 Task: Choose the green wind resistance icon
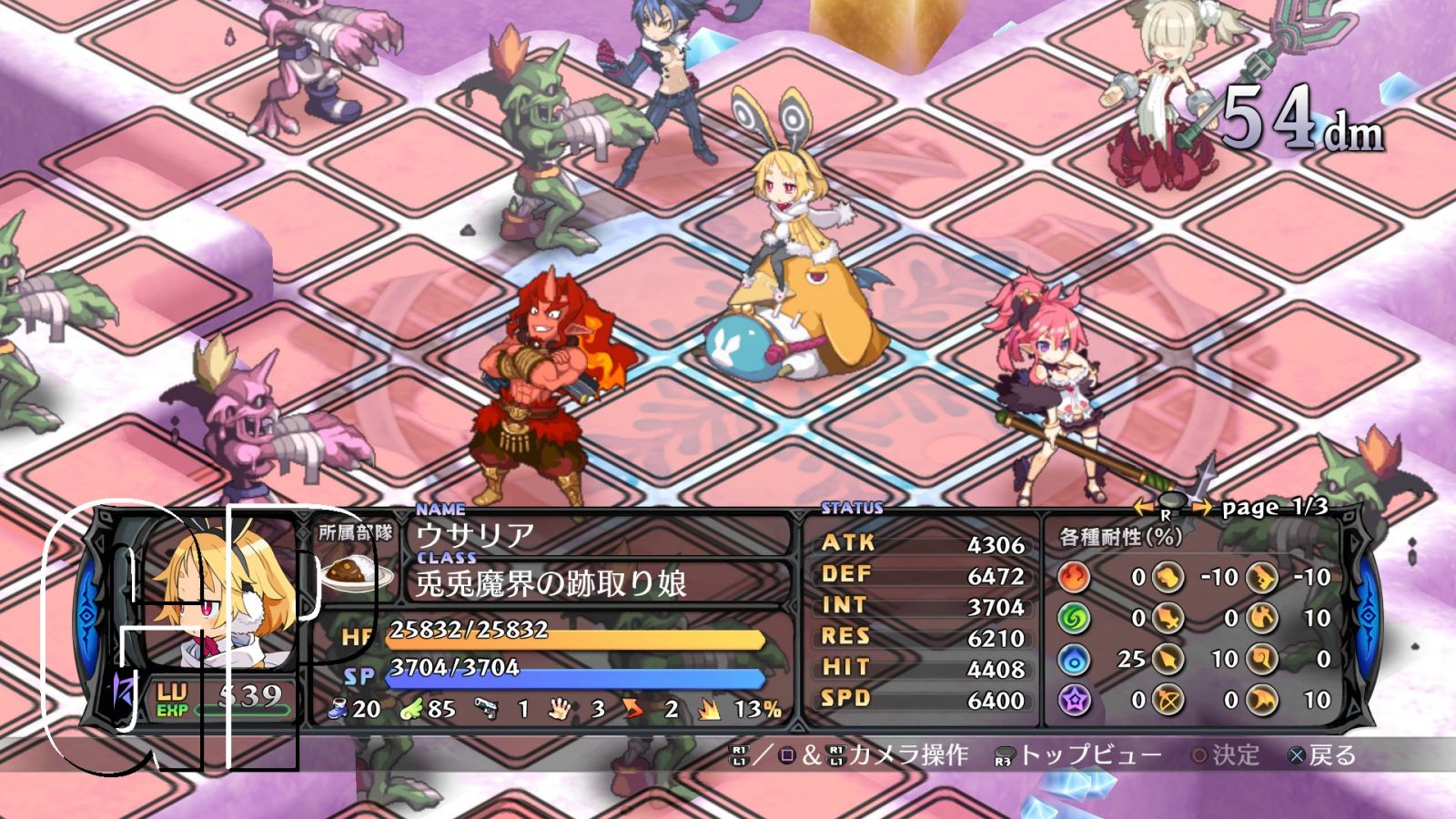tap(1075, 618)
